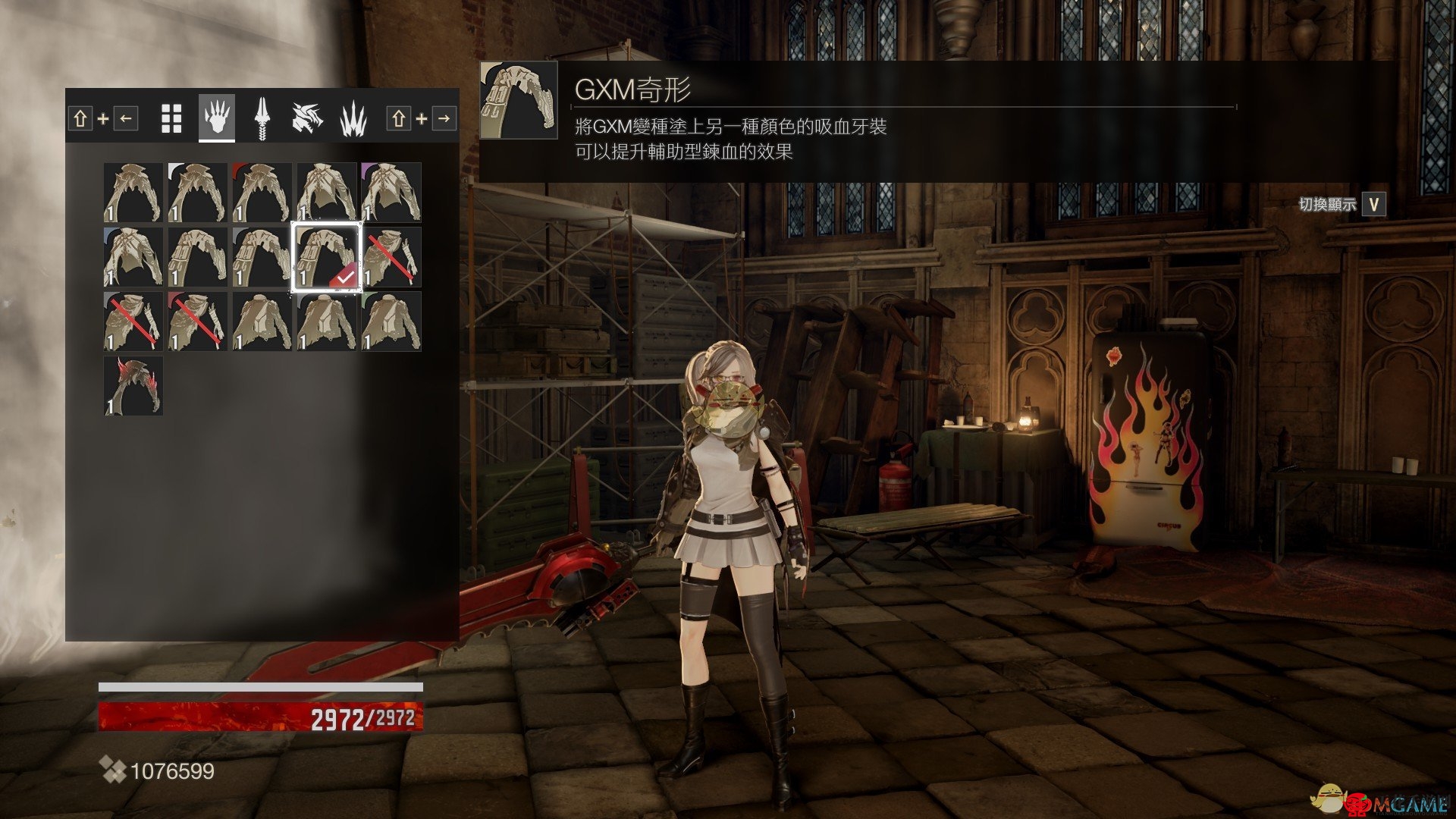Select the coat veil with blue-gray corner

(133, 257)
